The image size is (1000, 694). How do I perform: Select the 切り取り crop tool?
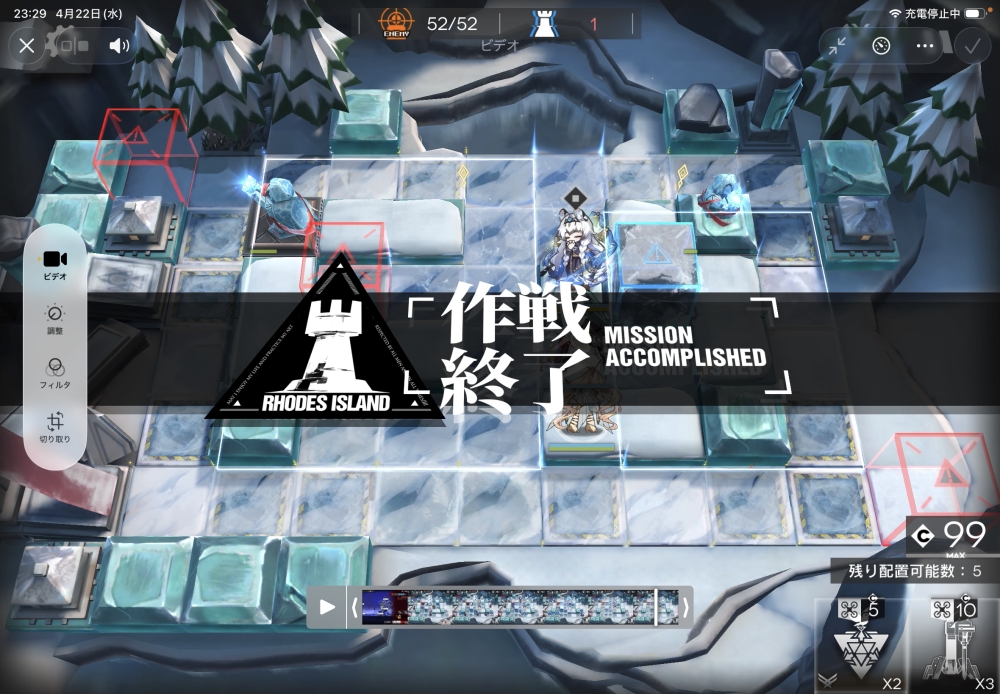coord(55,427)
